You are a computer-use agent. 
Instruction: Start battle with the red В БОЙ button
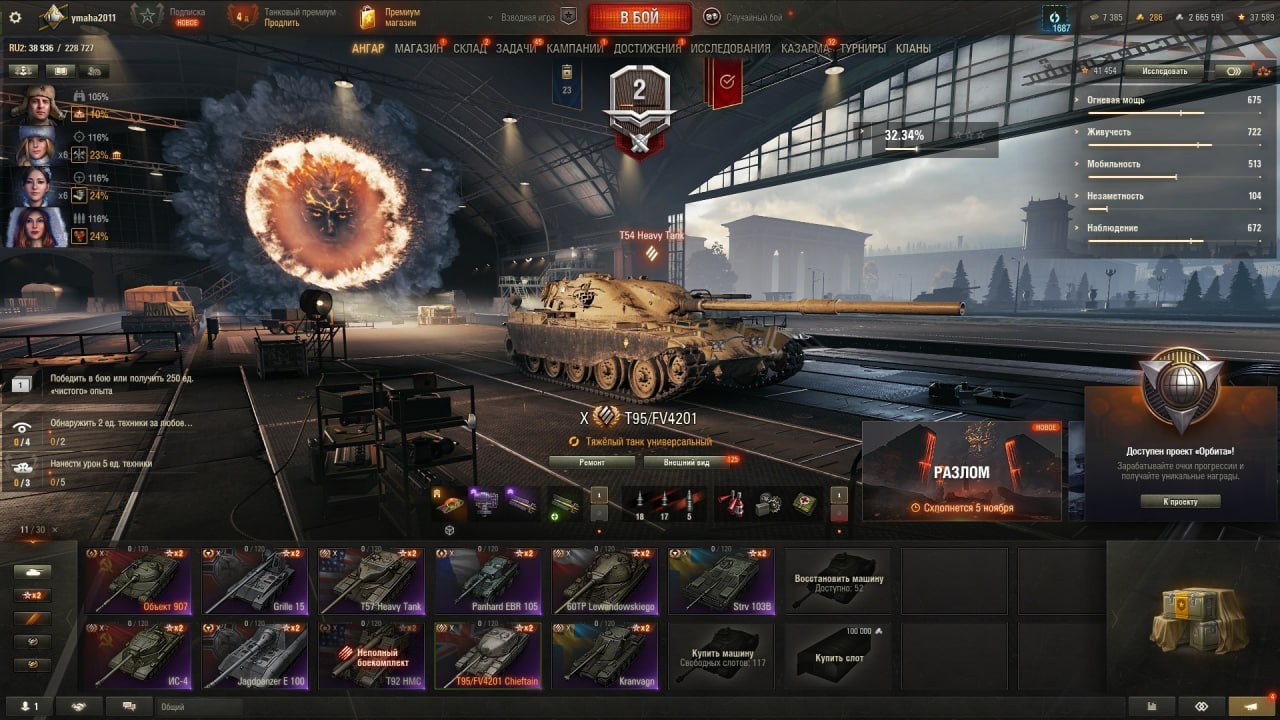point(639,17)
